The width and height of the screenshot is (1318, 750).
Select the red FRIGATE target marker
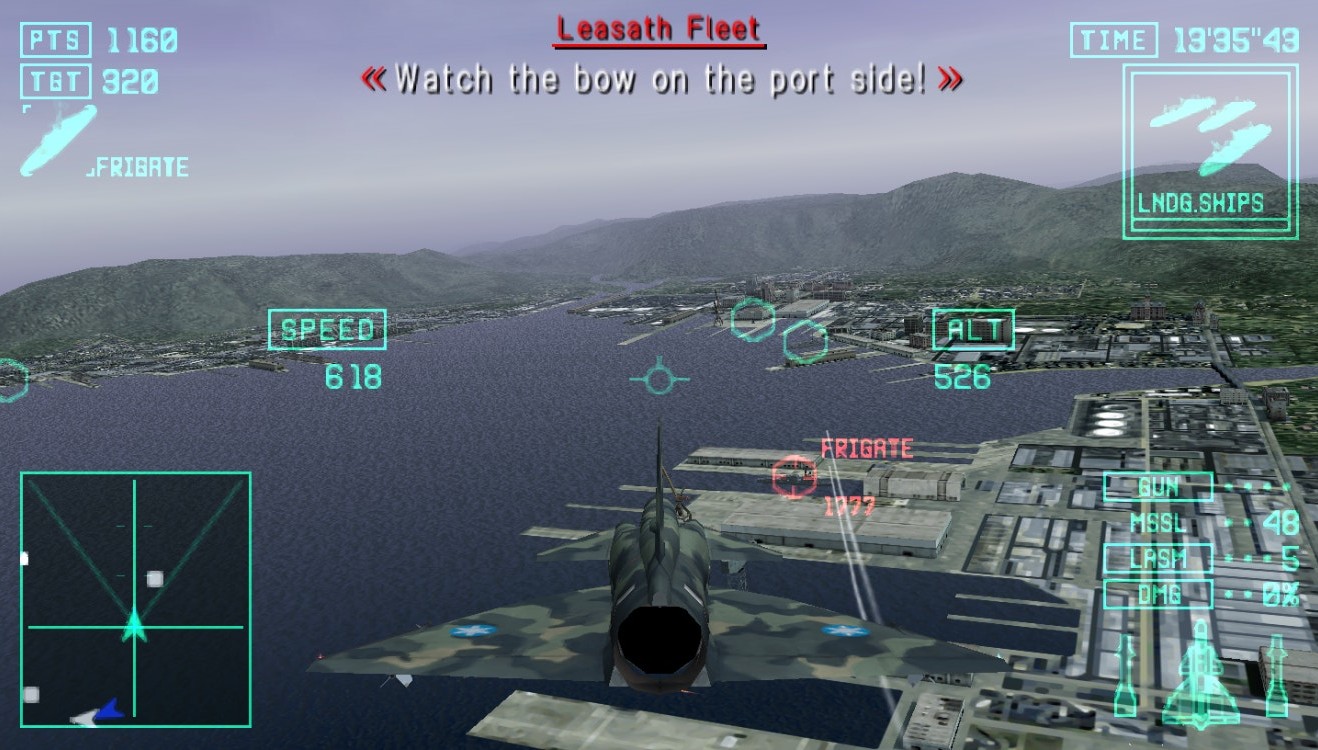[795, 476]
